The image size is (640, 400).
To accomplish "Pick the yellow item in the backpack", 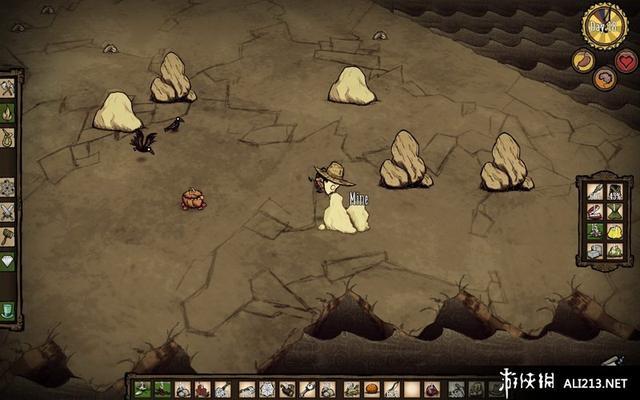I will click(x=616, y=231).
